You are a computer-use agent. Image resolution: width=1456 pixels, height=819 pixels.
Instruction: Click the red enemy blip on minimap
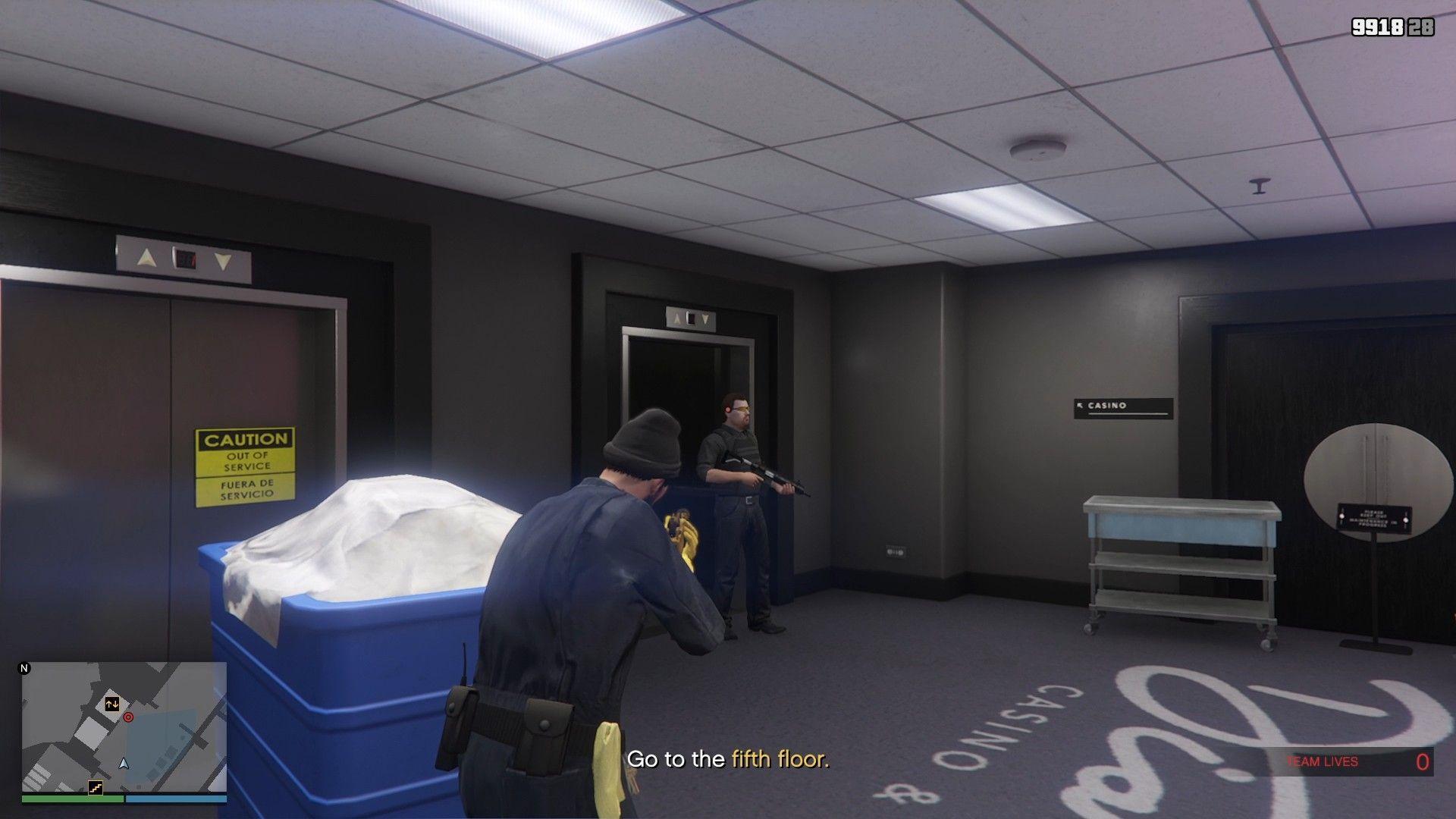pos(128,717)
